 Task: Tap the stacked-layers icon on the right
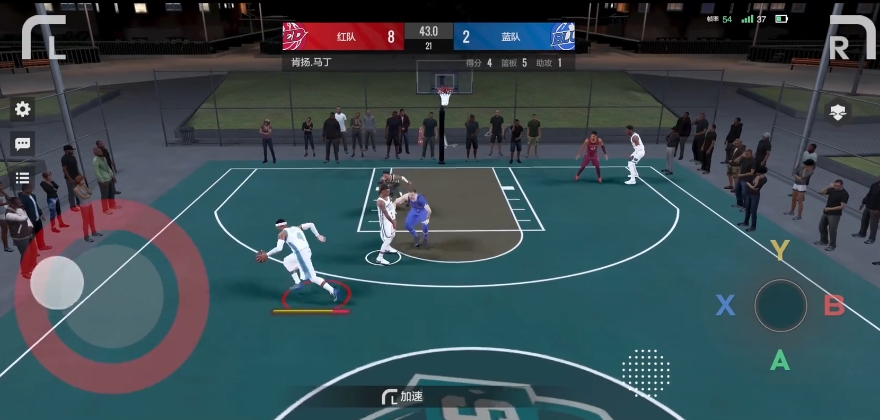(838, 112)
